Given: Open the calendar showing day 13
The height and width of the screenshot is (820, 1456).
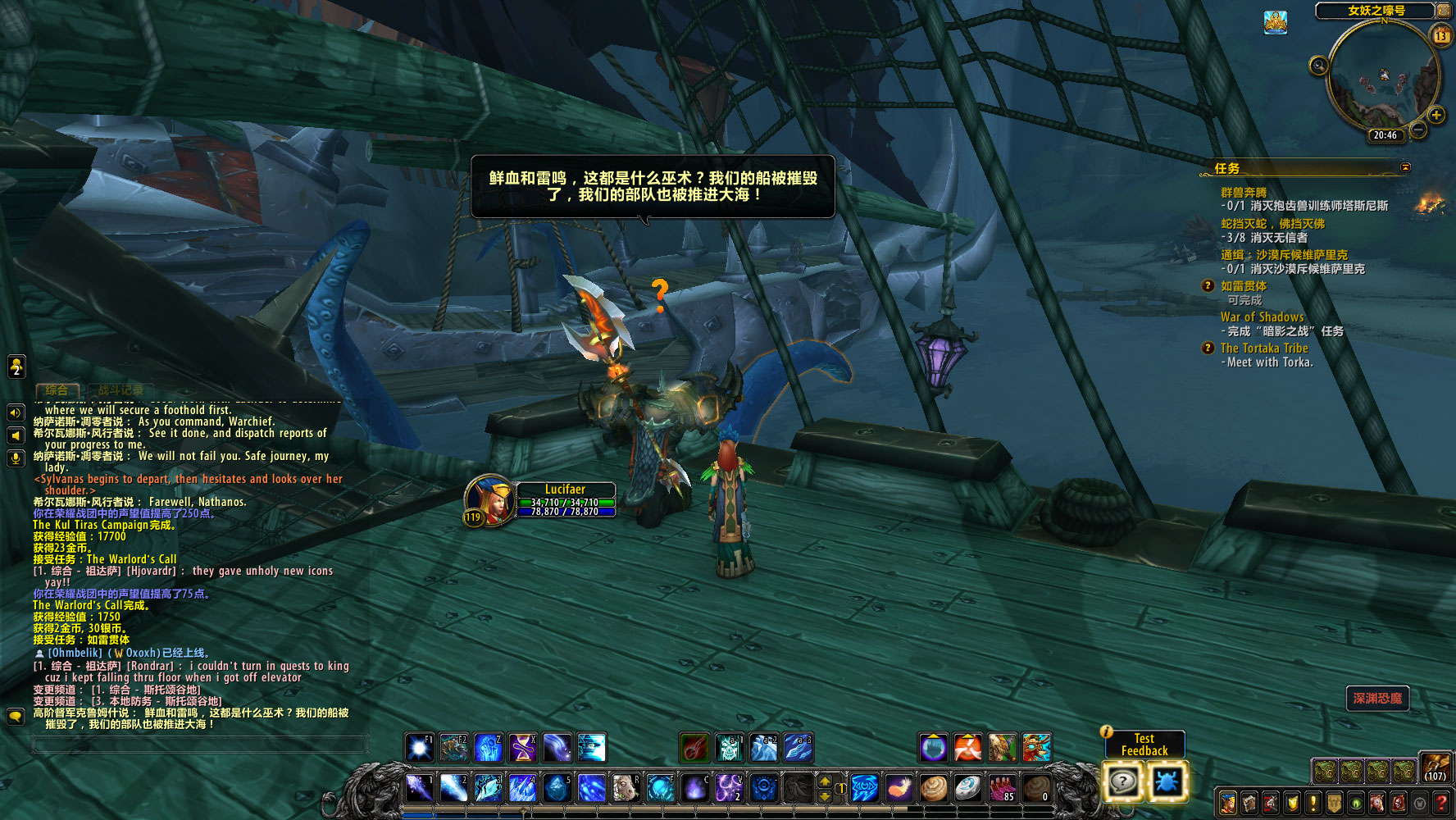Looking at the screenshot, I should (1440, 35).
